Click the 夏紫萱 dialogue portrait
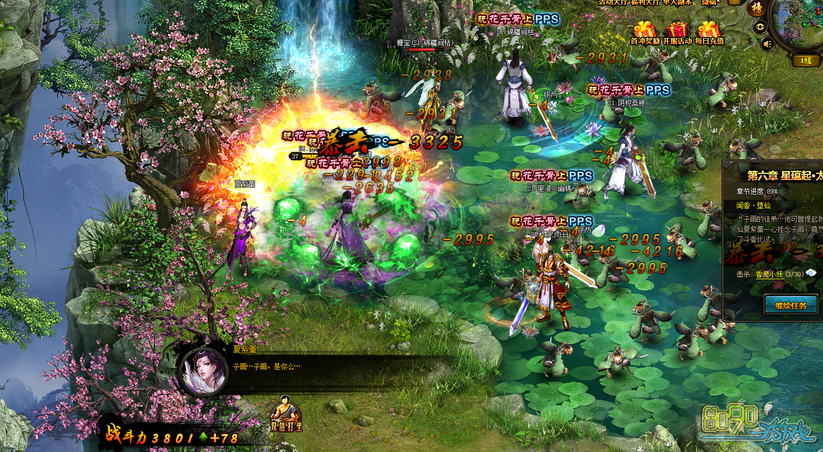 coord(204,371)
